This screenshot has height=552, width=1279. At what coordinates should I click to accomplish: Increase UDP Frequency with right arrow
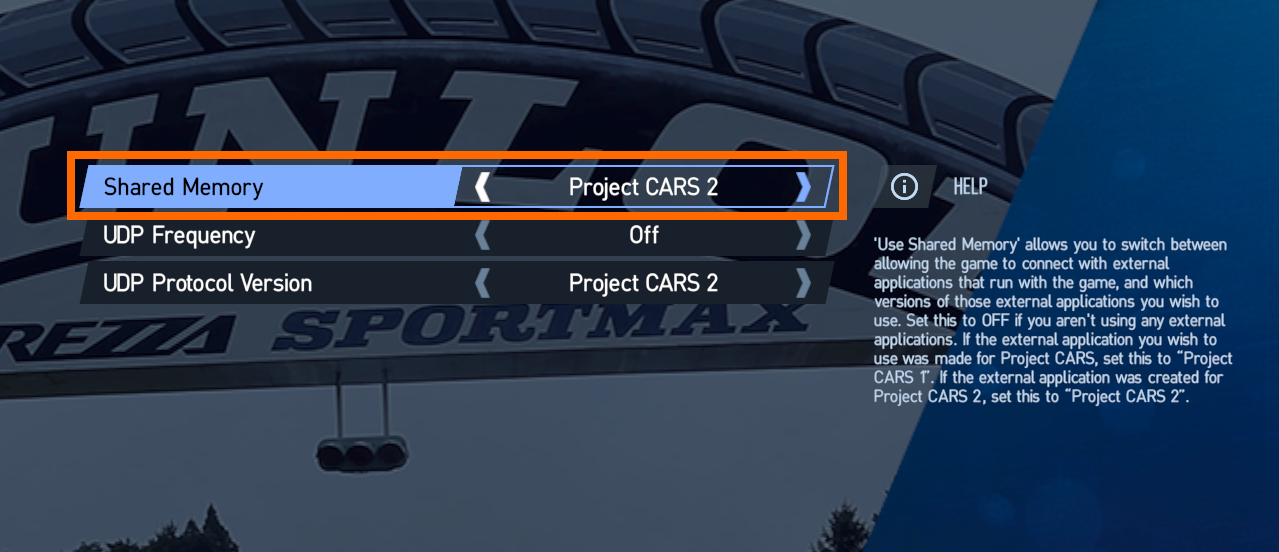(803, 236)
